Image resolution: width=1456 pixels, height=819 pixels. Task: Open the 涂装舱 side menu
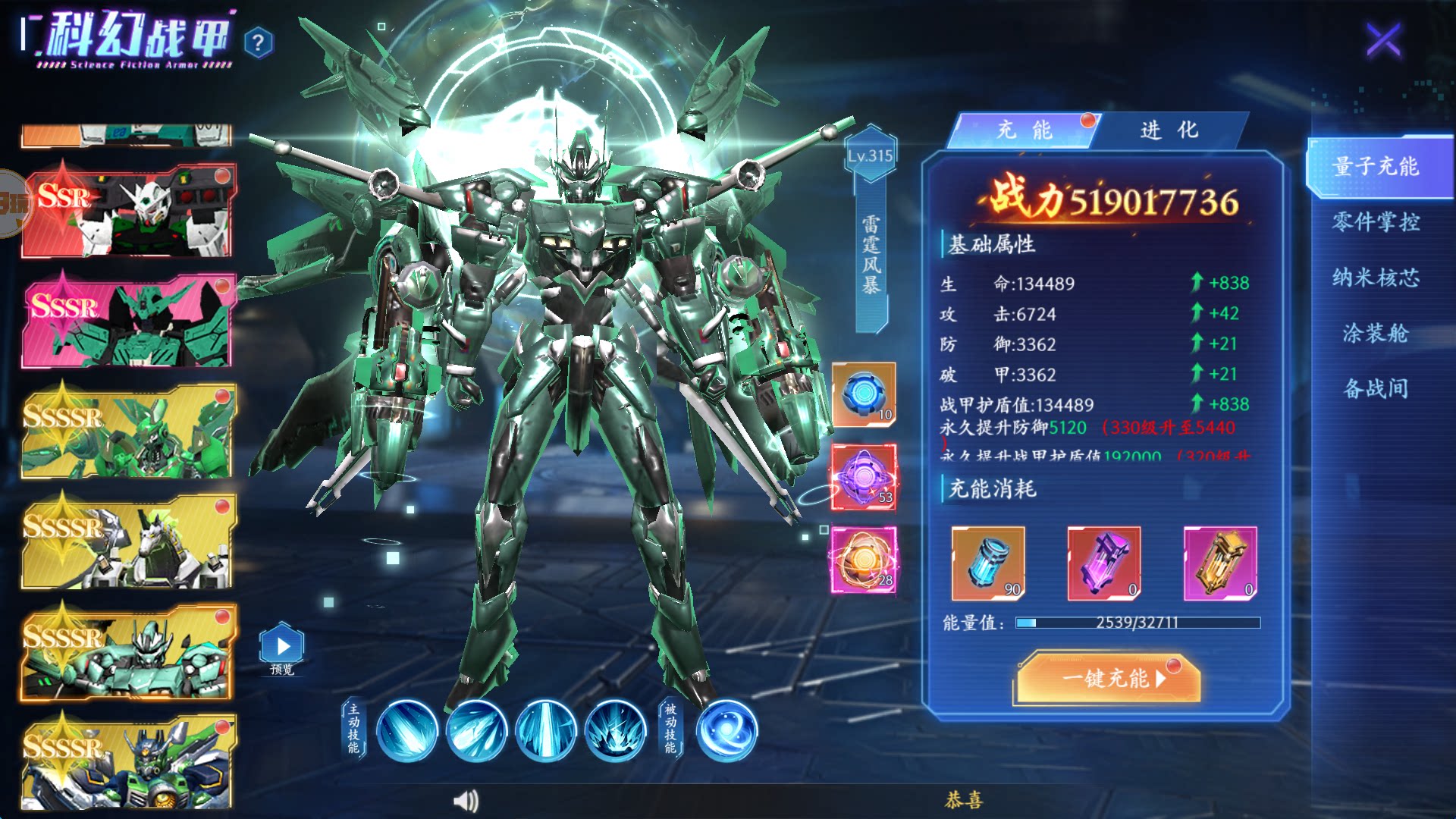click(1375, 333)
